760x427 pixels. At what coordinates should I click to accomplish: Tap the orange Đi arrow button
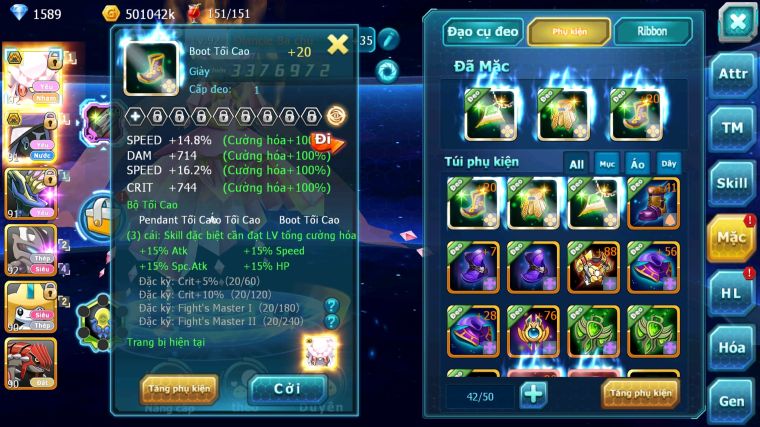[x=326, y=141]
